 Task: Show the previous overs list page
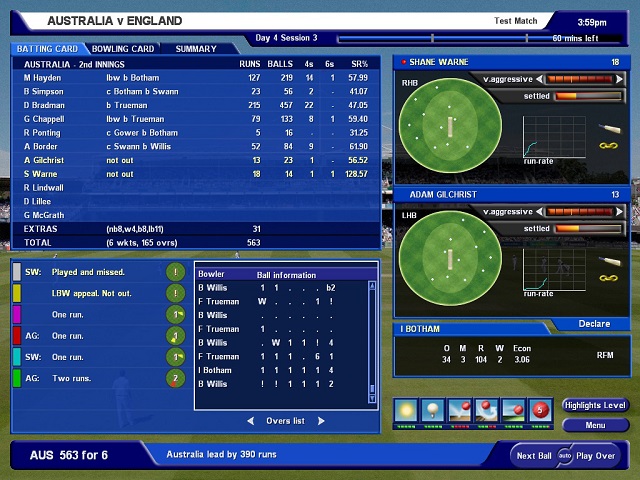point(250,421)
